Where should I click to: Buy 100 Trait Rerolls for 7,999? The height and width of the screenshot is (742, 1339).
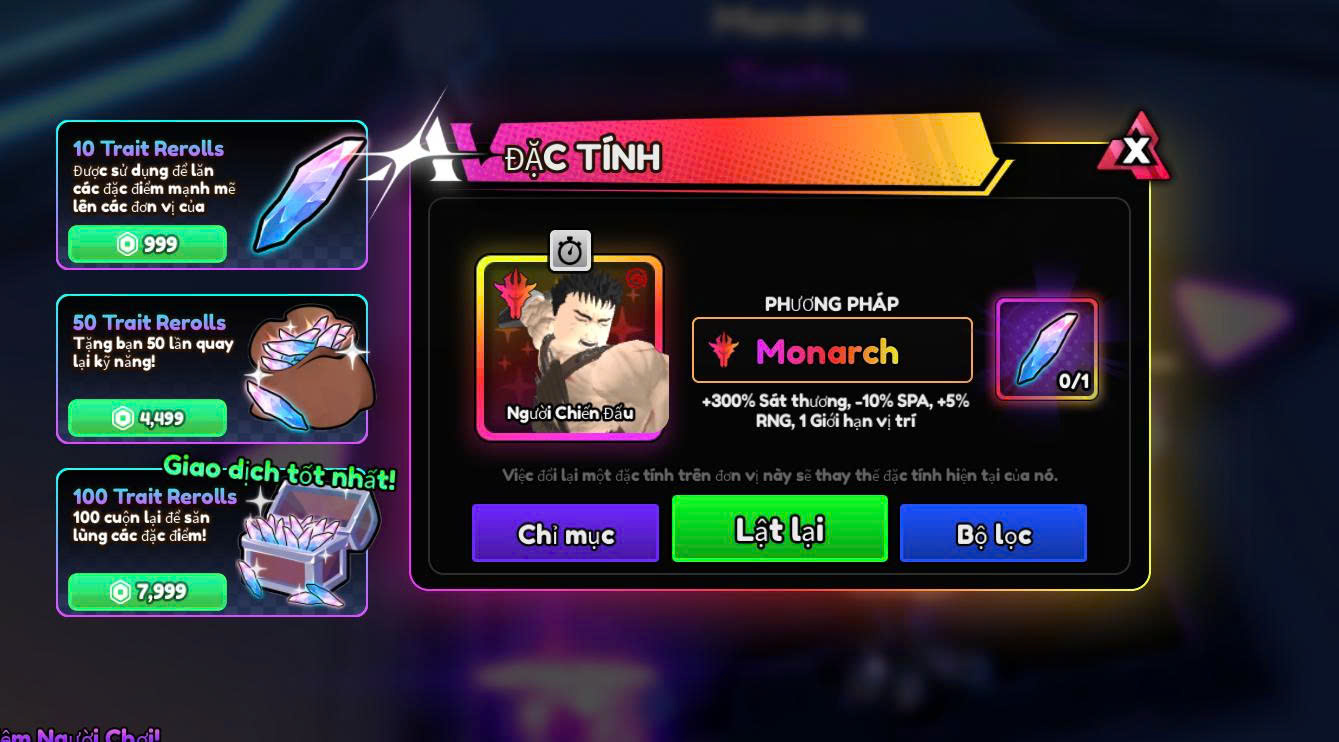pos(147,592)
